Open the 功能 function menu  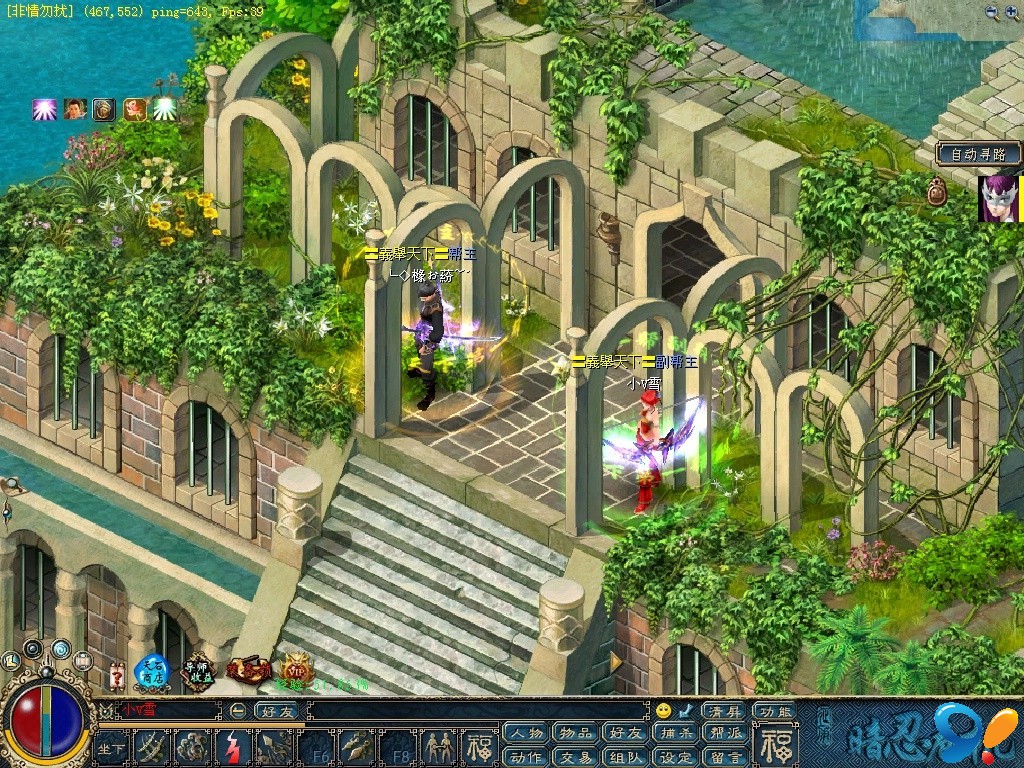pyautogui.click(x=775, y=711)
